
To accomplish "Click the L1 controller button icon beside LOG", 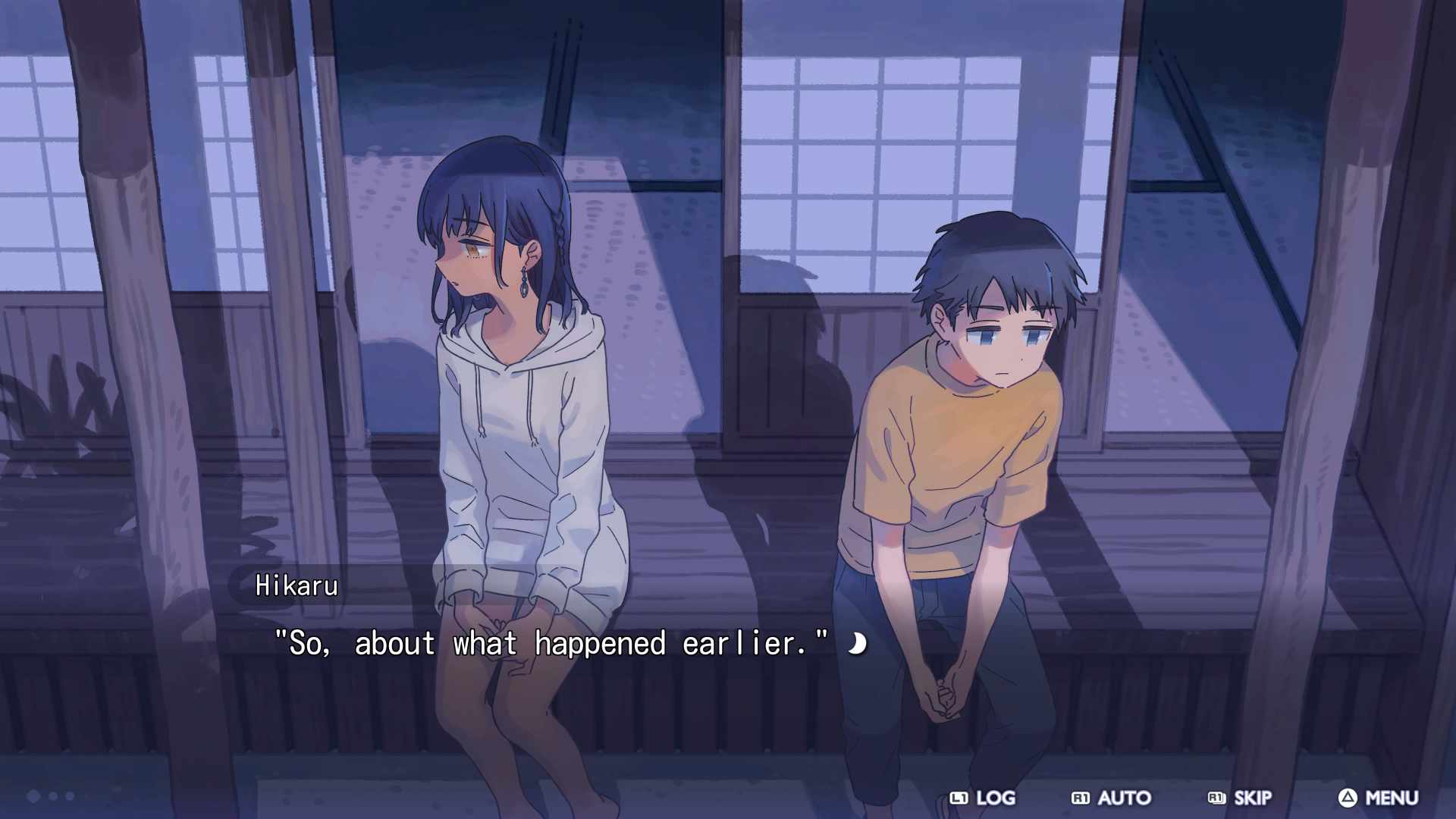I will click(959, 799).
